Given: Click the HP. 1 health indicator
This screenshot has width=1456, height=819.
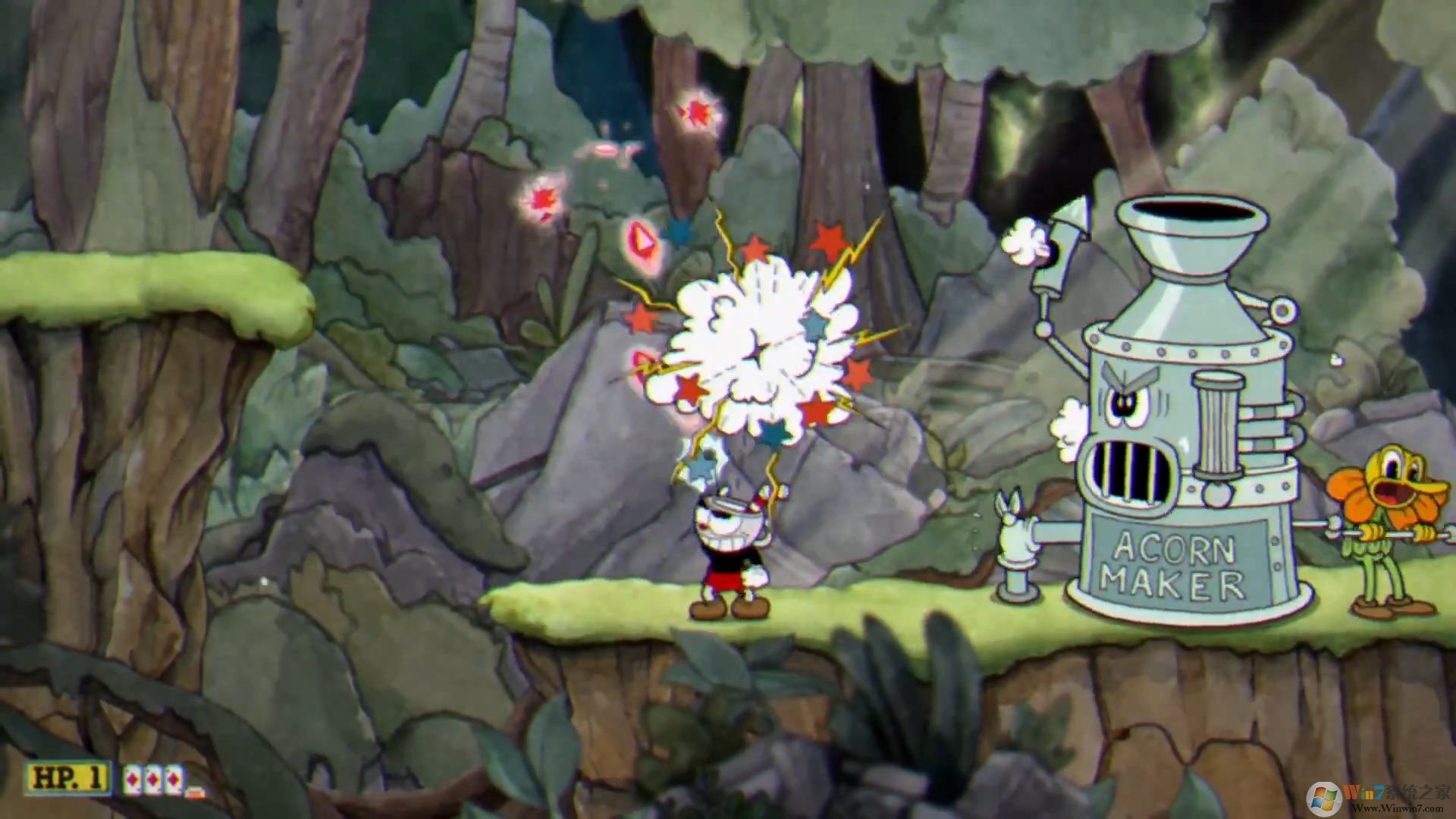Looking at the screenshot, I should pyautogui.click(x=67, y=778).
